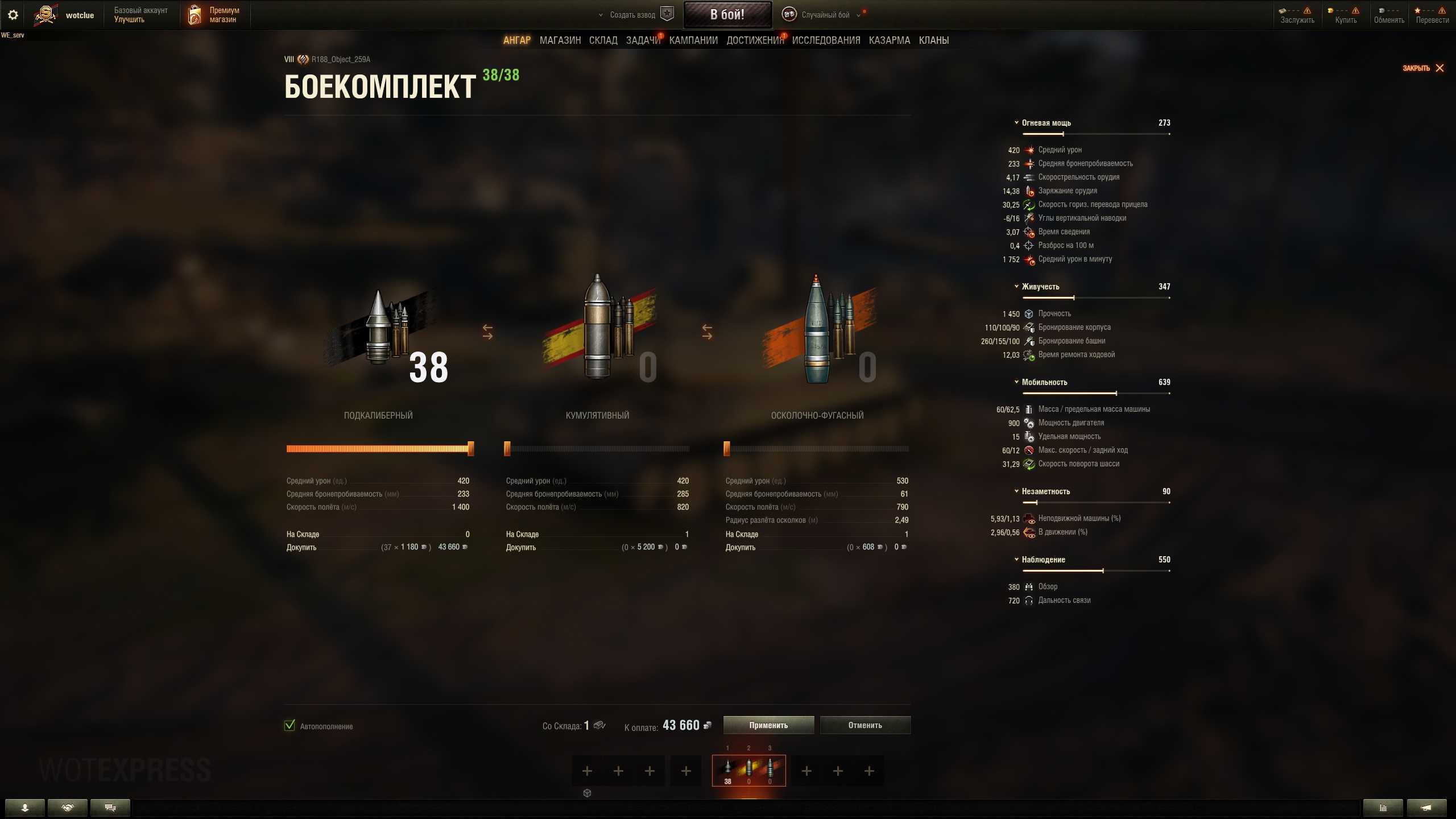
Task: Close the ammunition screen via Закрыть
Action: click(x=1423, y=68)
